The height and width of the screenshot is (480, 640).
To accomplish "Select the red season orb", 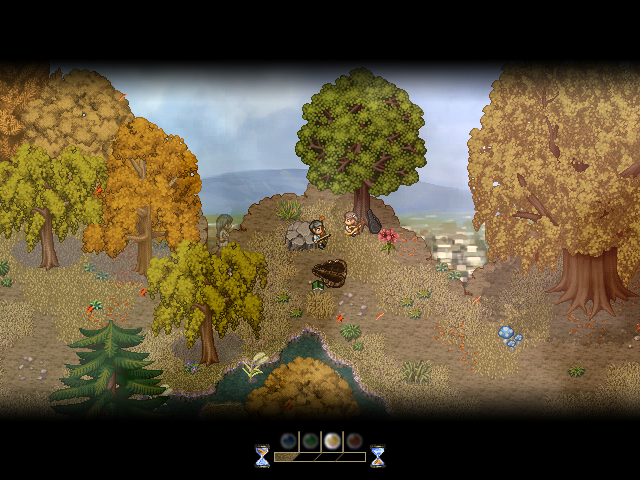I will click(353, 441).
